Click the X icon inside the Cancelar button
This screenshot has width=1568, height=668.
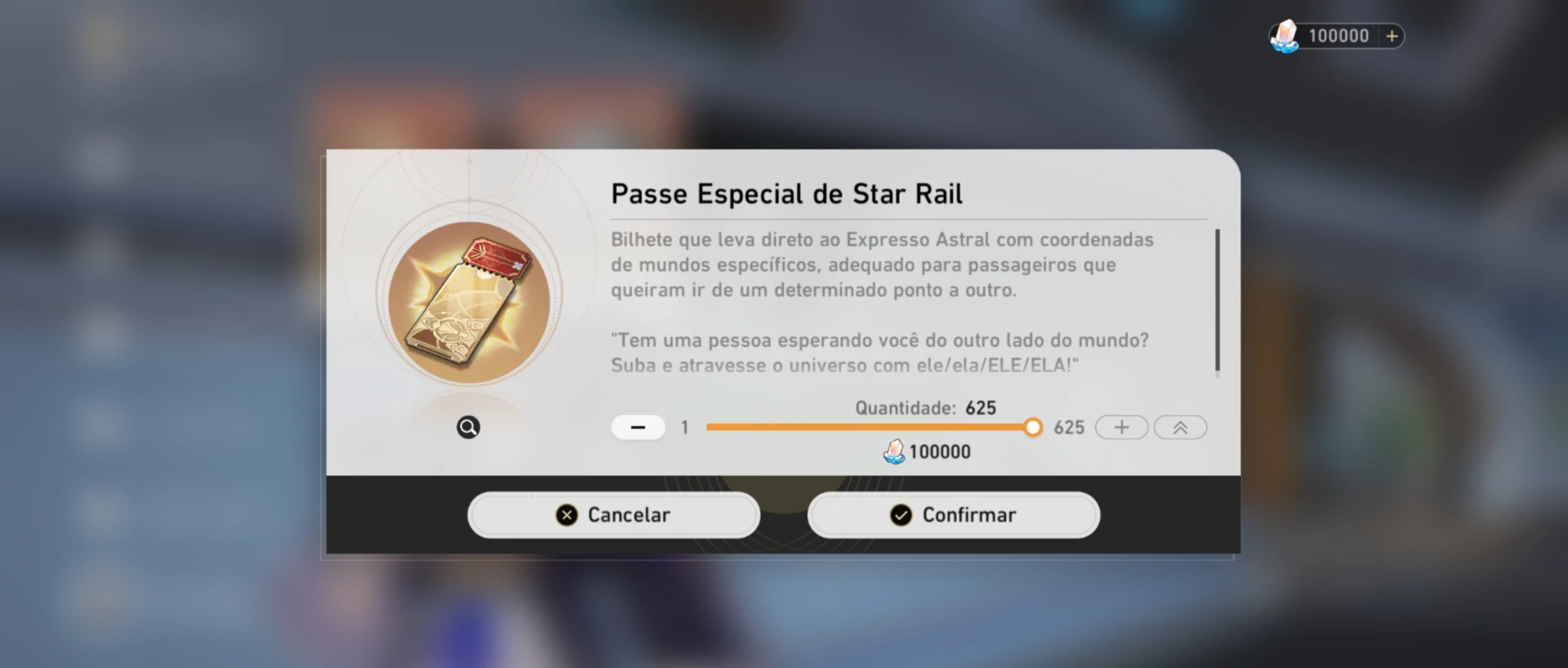pyautogui.click(x=565, y=515)
